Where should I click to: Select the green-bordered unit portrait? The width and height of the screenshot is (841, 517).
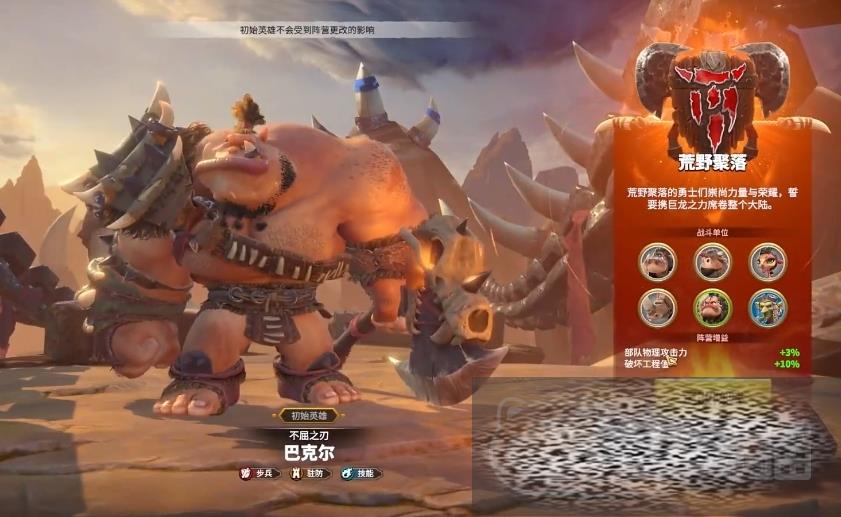pos(713,307)
